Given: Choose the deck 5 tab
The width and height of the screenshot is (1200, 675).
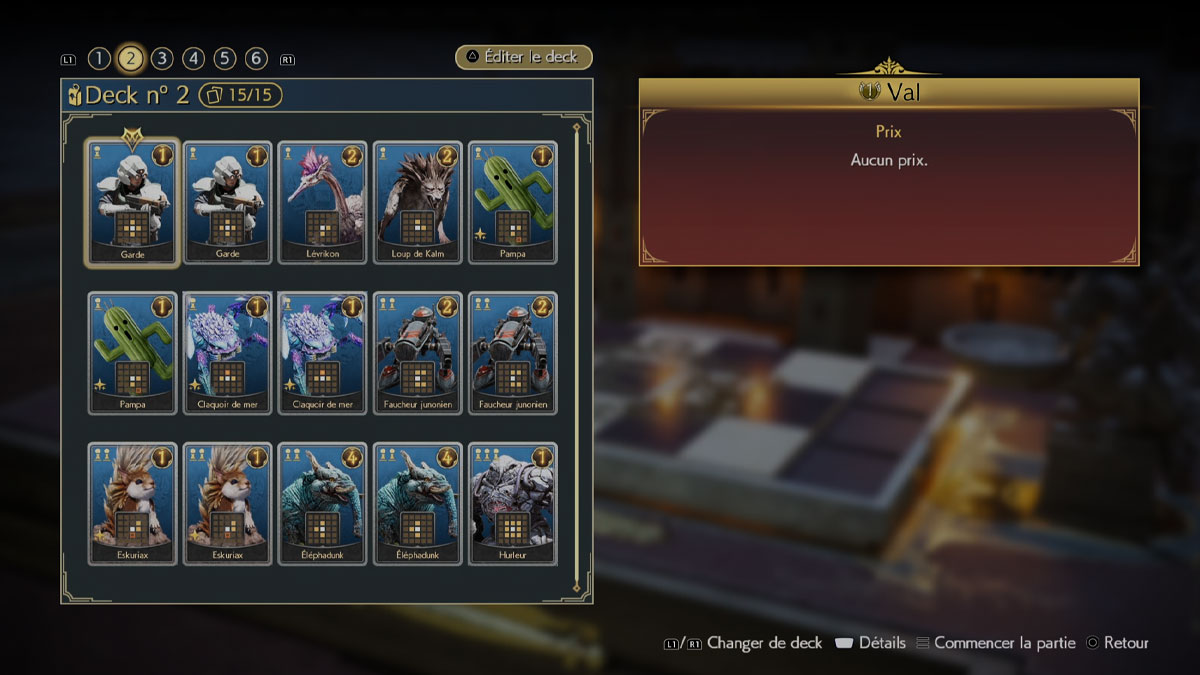Looking at the screenshot, I should [x=225, y=58].
